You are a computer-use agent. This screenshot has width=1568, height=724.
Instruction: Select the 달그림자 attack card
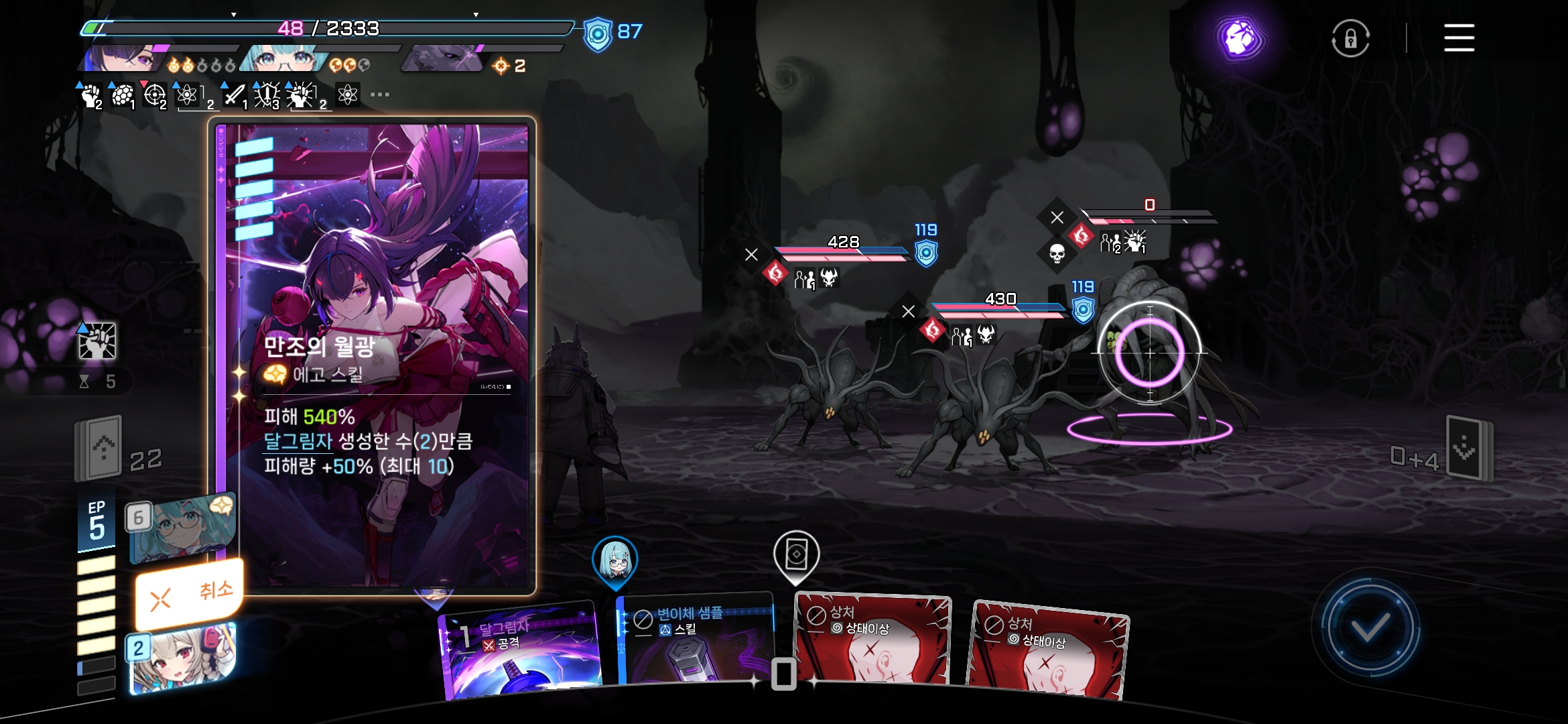[521, 650]
